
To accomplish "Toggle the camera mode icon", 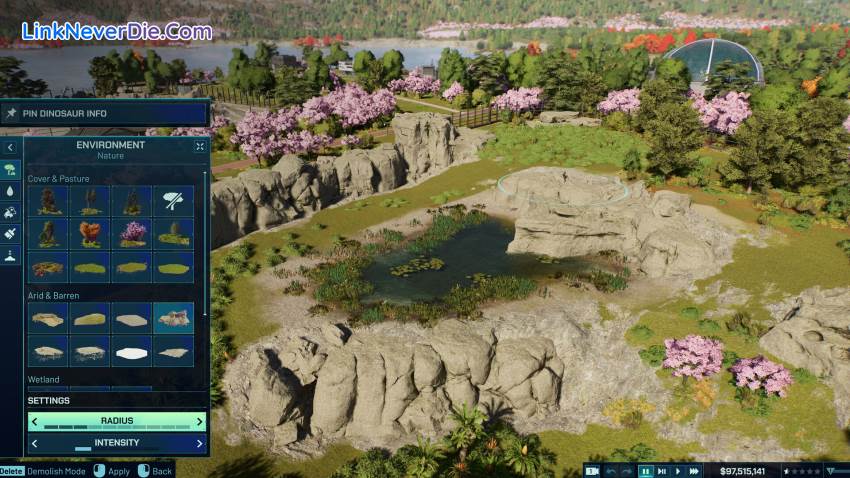I will [592, 470].
